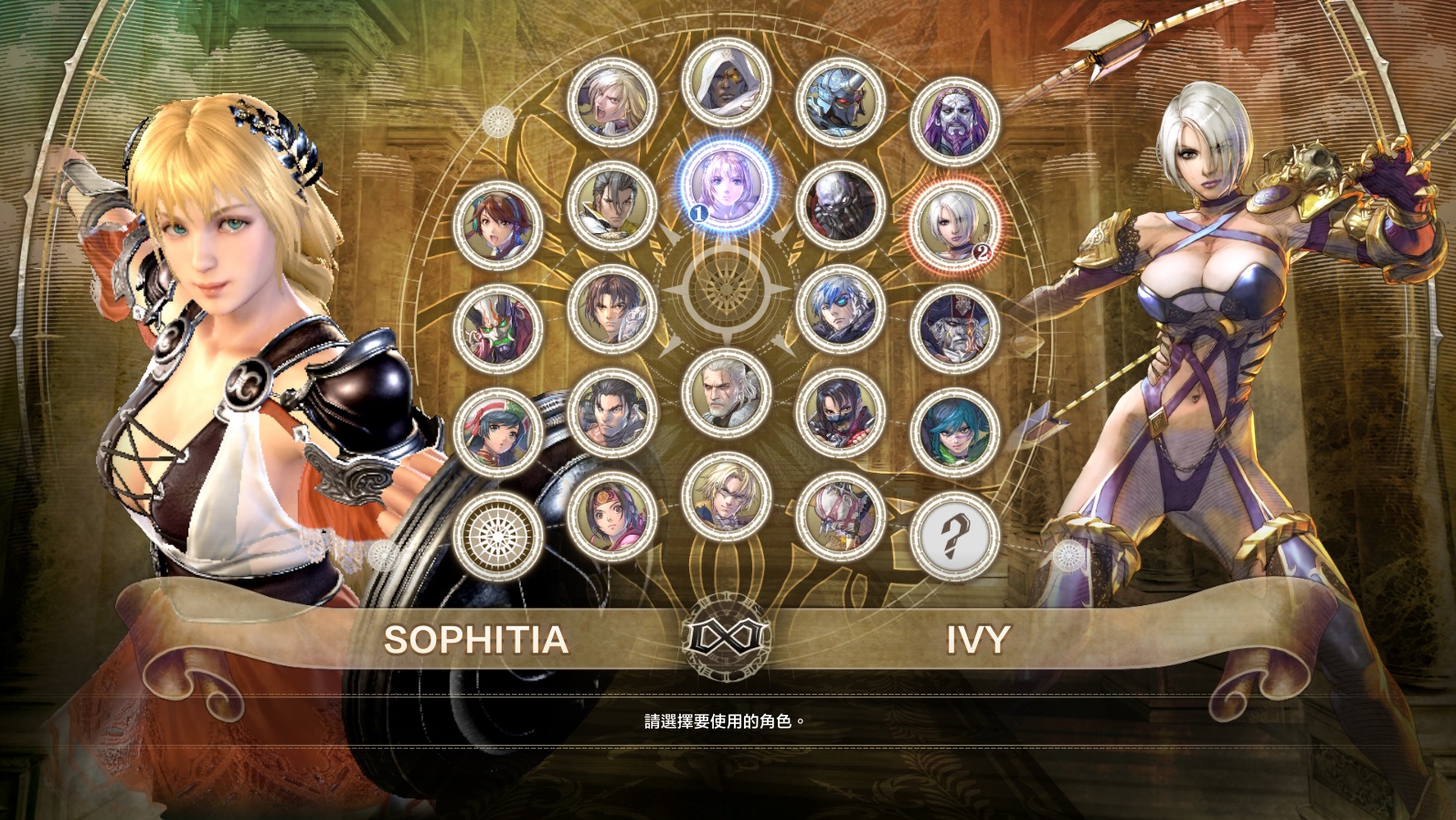Select the question mark random slot

(x=955, y=536)
